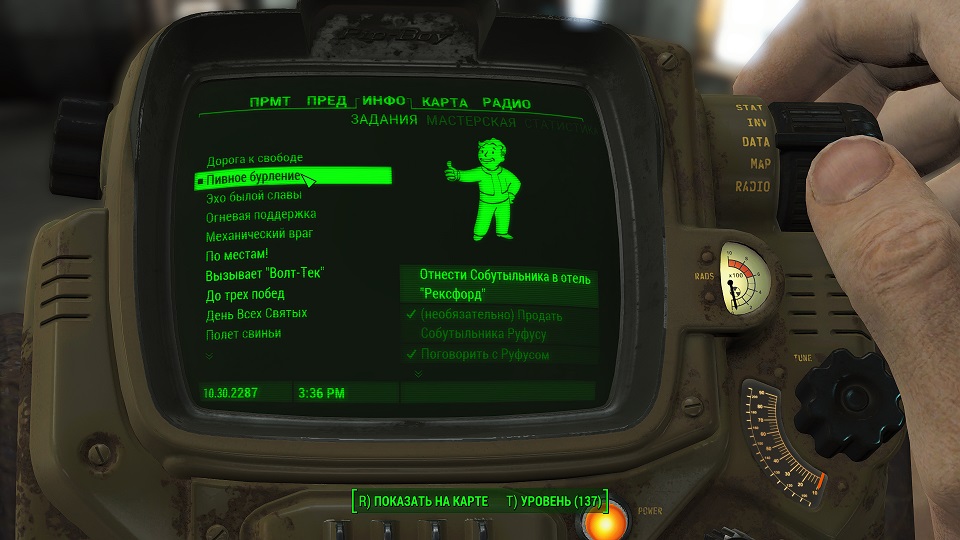This screenshot has height=540, width=960.
Task: Pick the quest До трех побед
Action: (x=245, y=294)
